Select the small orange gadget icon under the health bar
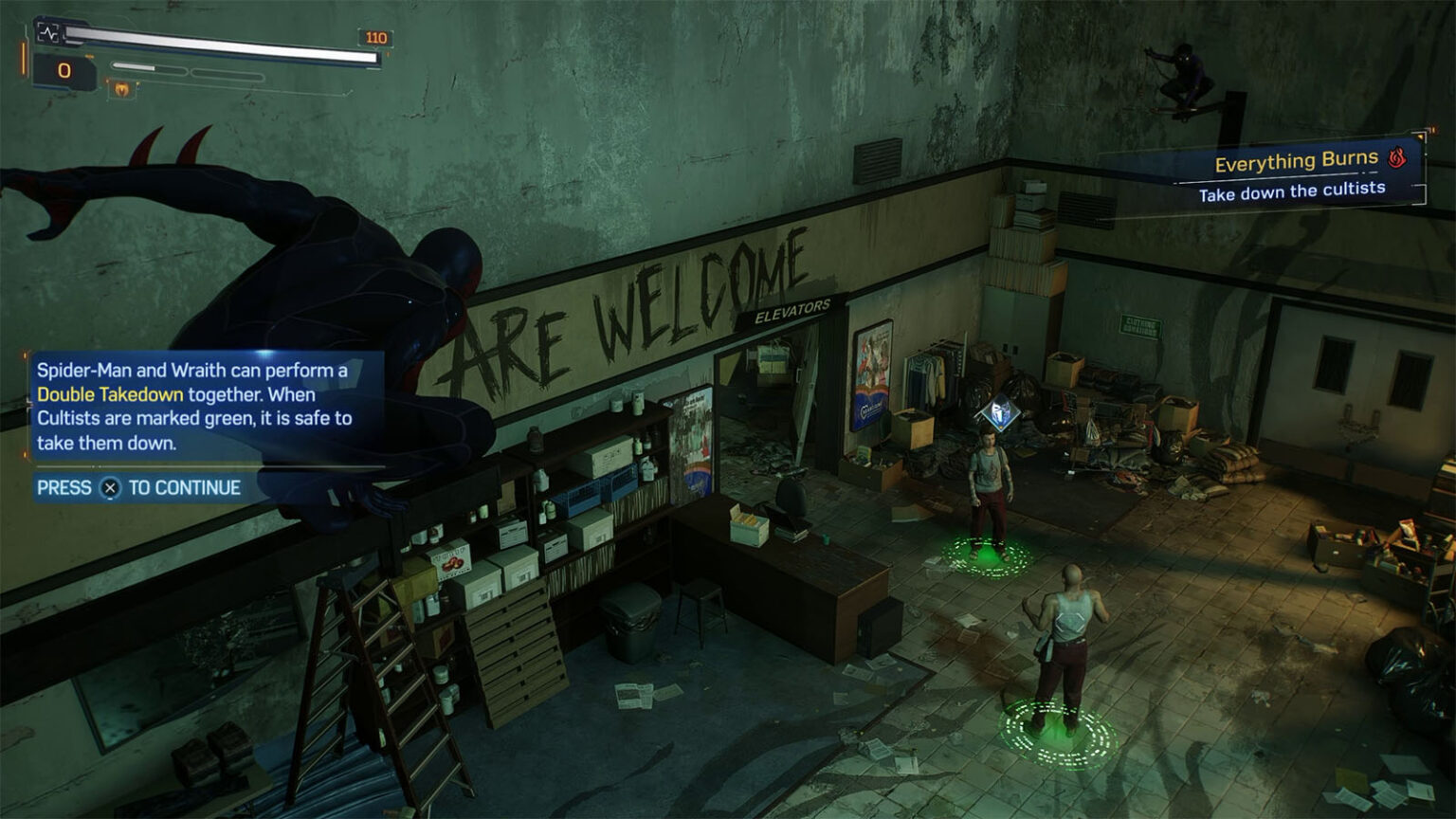 click(x=121, y=89)
